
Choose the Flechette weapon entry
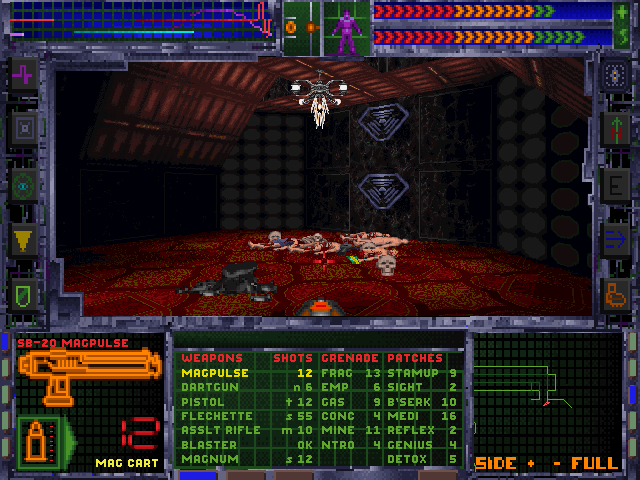pyautogui.click(x=212, y=415)
